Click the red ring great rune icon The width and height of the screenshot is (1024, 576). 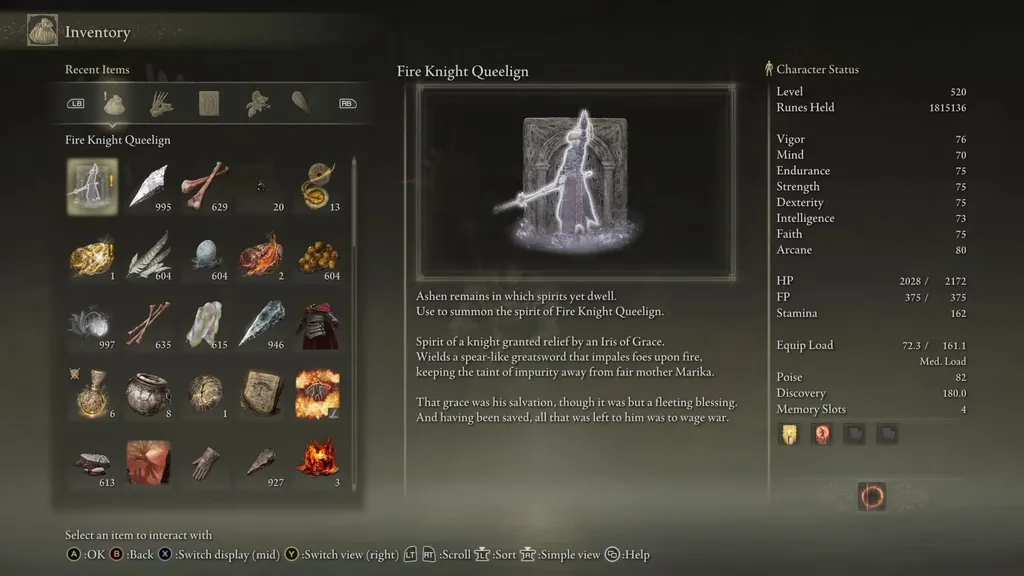tap(872, 496)
